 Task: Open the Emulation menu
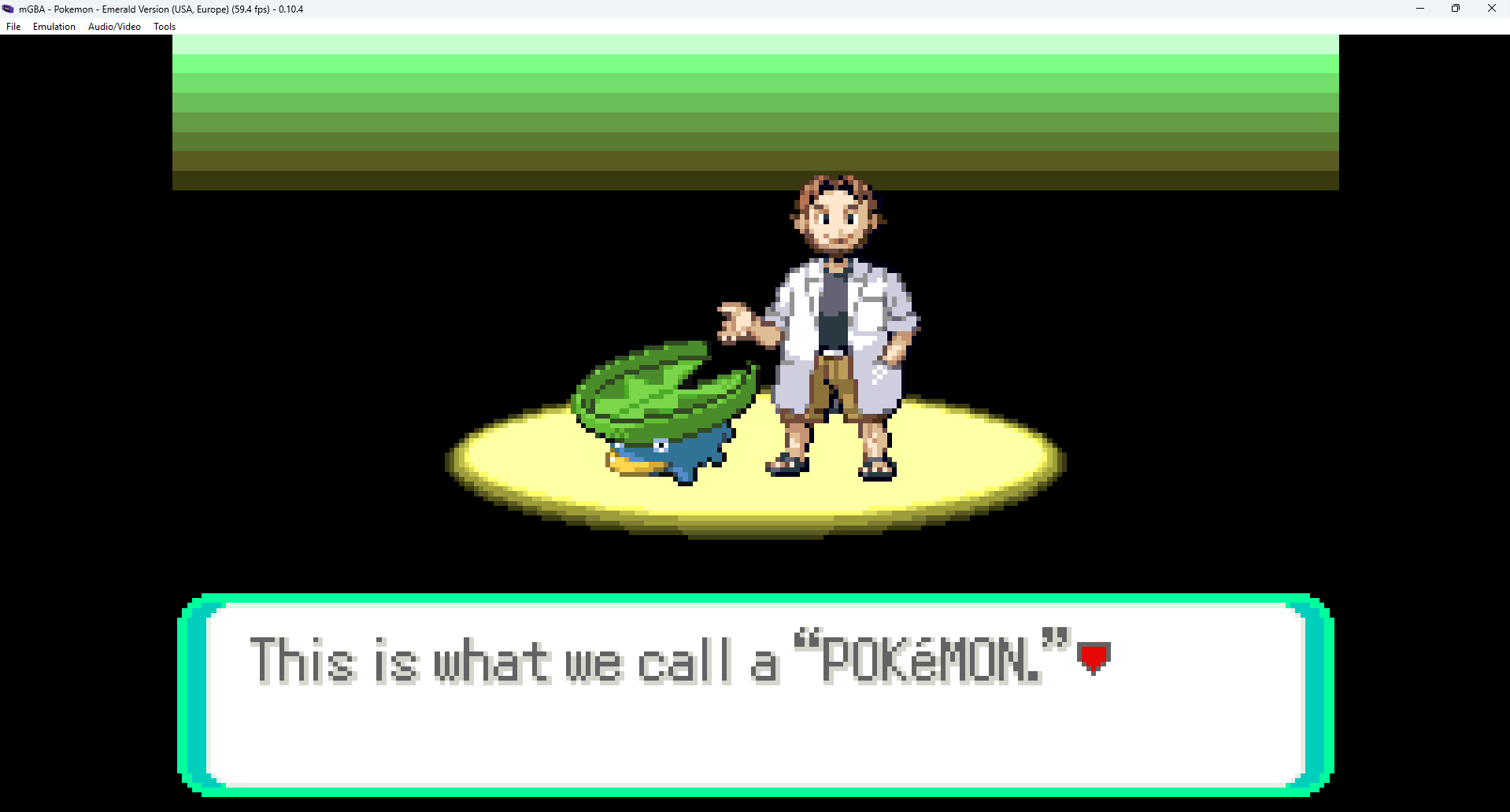pos(53,26)
